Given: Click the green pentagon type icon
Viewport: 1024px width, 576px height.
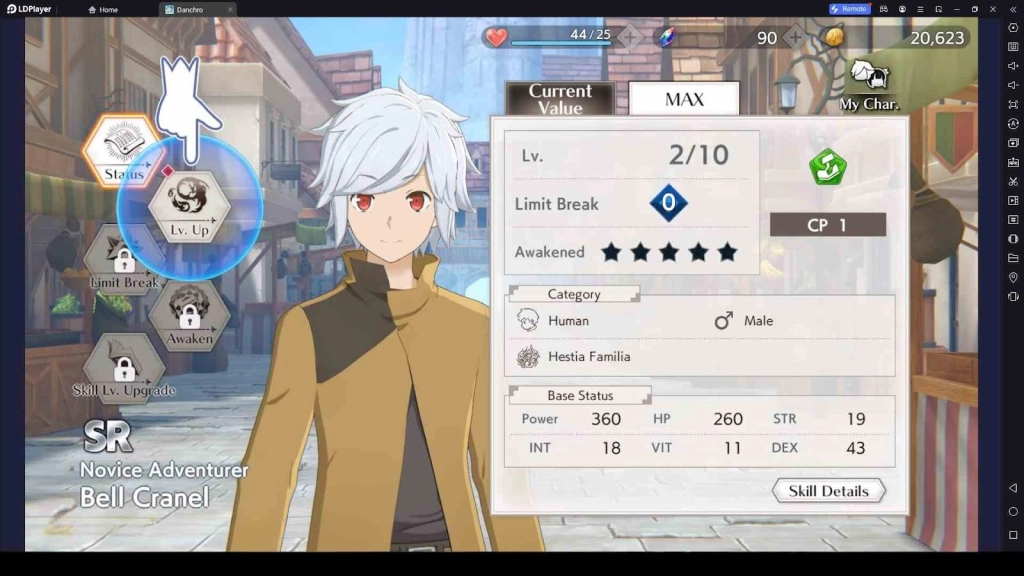Looking at the screenshot, I should click(828, 167).
